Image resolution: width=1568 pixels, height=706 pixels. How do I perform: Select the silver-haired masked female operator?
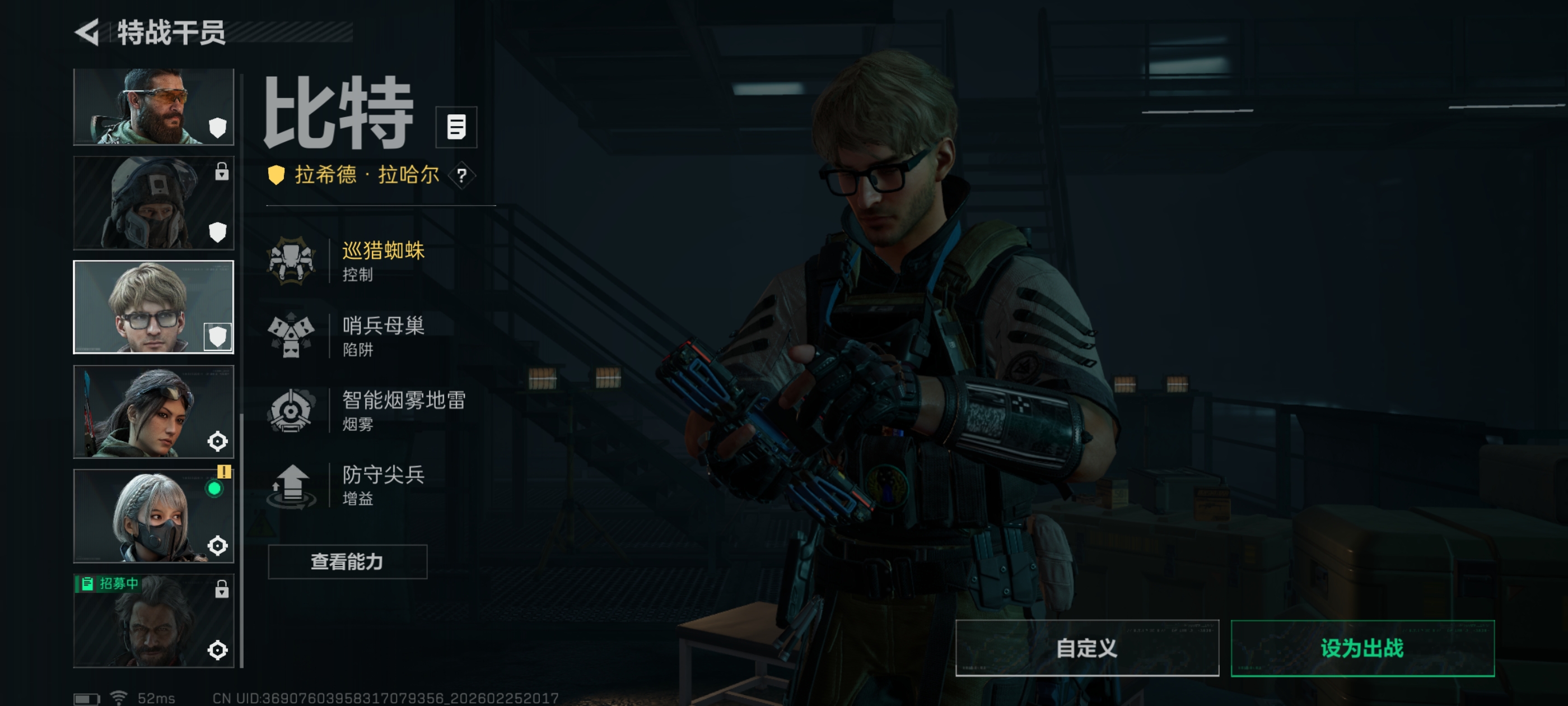point(153,516)
